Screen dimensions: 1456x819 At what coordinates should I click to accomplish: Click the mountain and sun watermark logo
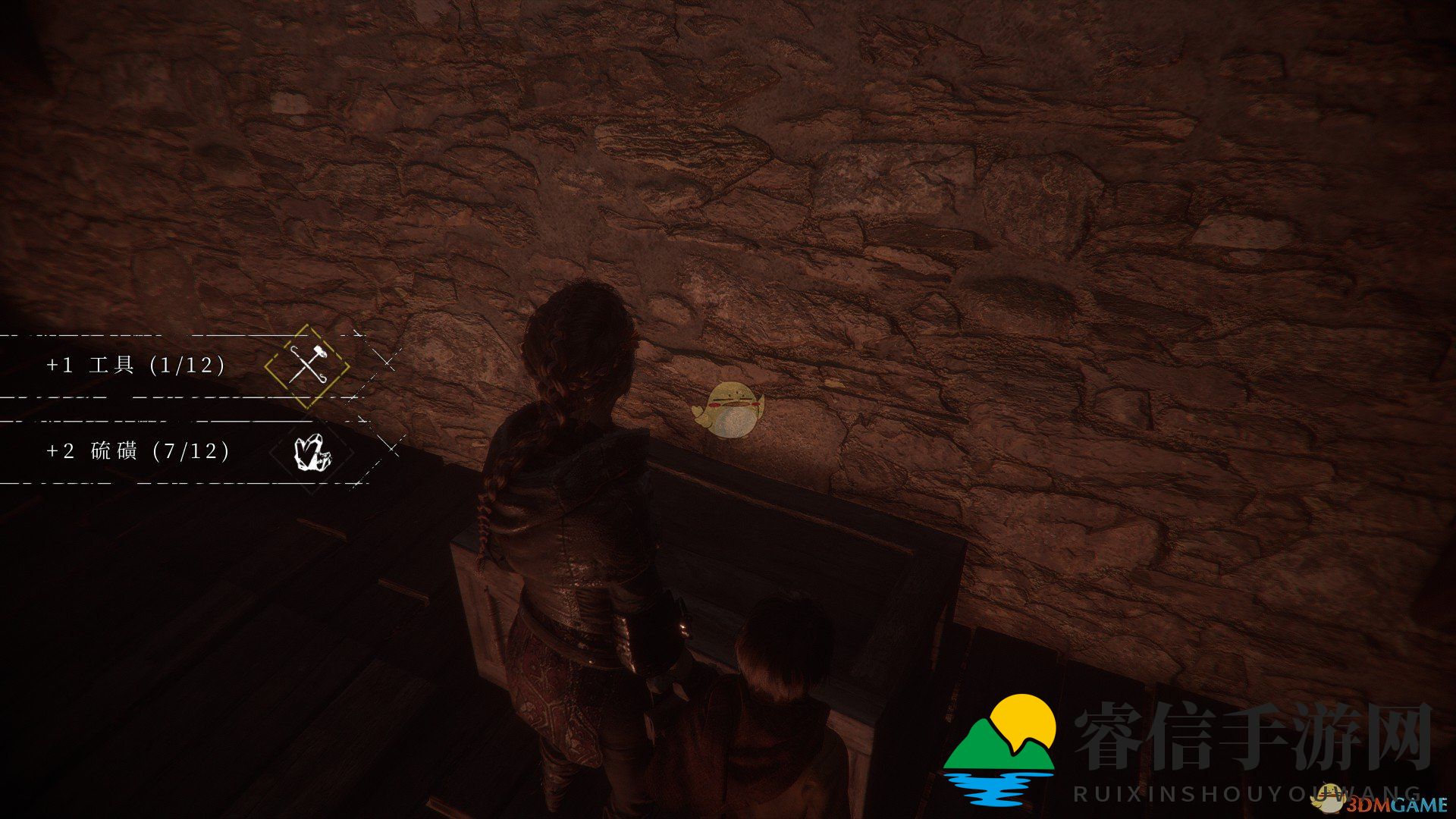pyautogui.click(x=1000, y=748)
